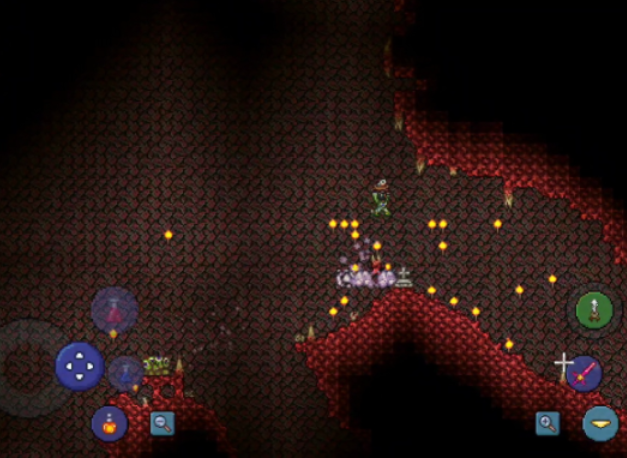Tap the four-arrow d-pad button
The width and height of the screenshot is (627, 458).
click(x=79, y=365)
